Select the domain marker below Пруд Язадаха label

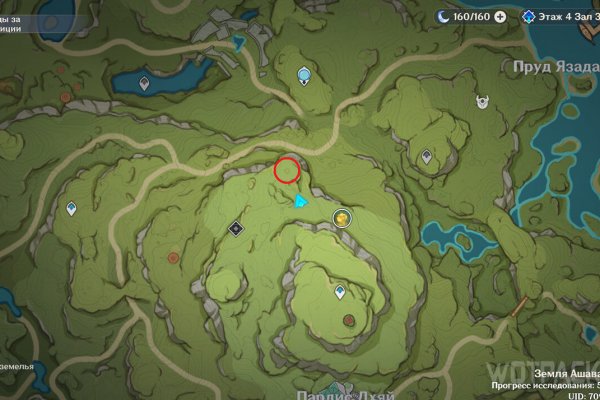tap(482, 100)
